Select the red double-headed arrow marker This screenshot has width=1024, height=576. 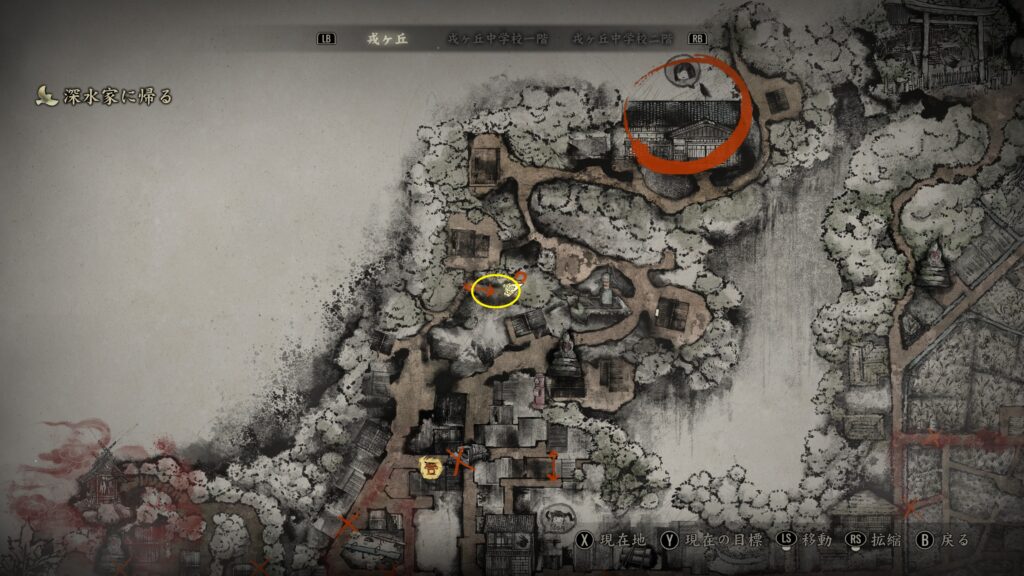pos(552,466)
